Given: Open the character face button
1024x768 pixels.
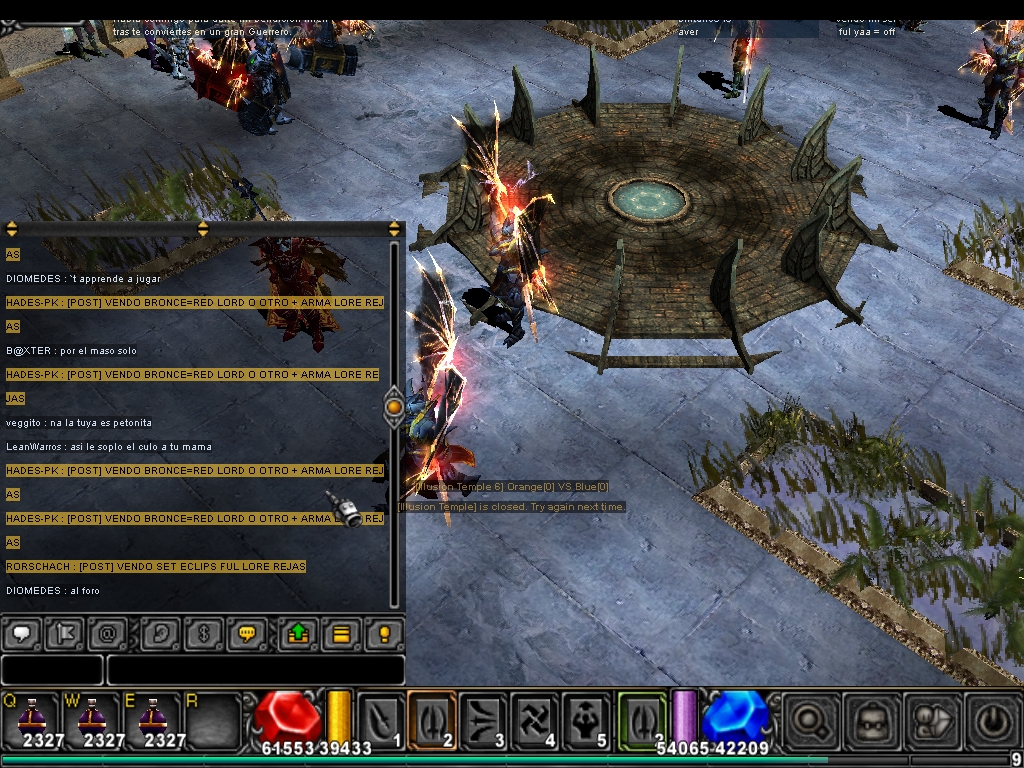Looking at the screenshot, I should click(869, 720).
